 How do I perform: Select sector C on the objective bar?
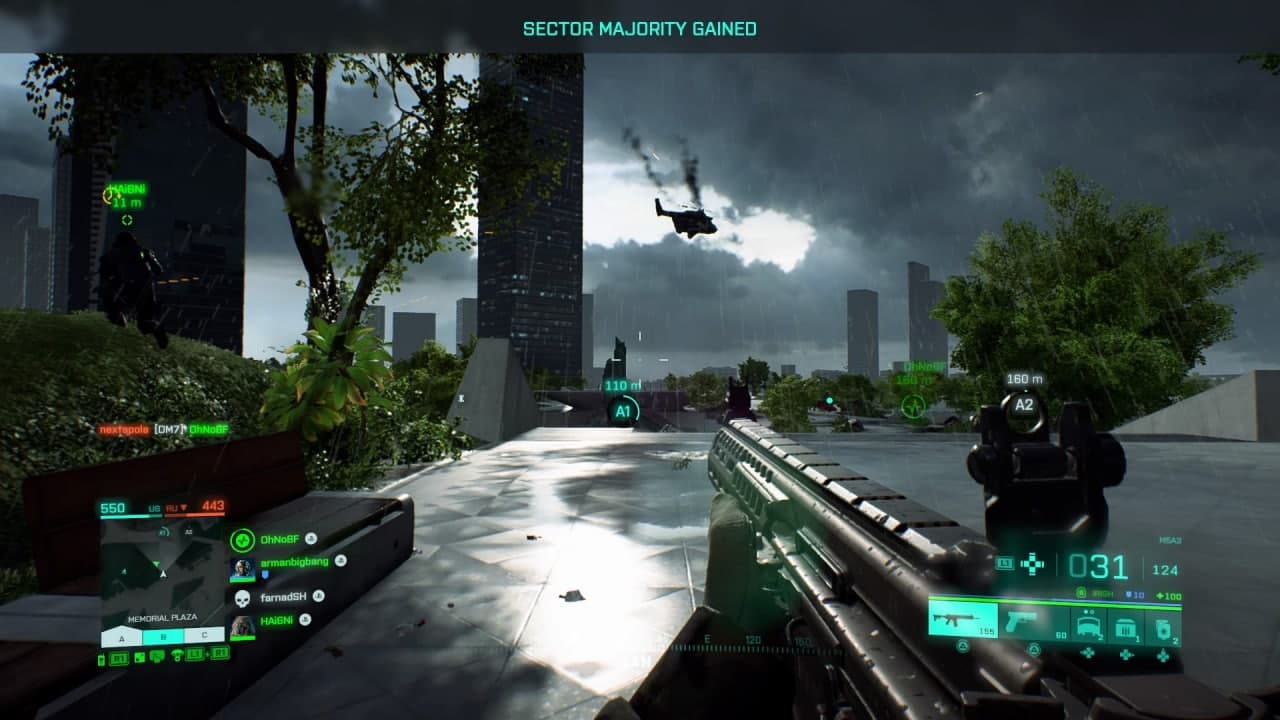tap(204, 636)
